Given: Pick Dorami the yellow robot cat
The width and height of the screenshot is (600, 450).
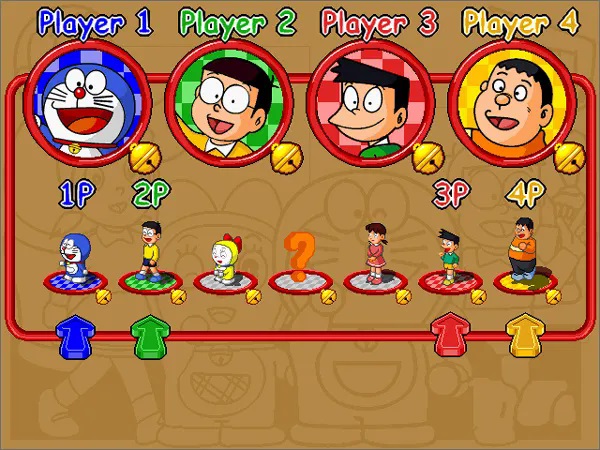Looking at the screenshot, I should (224, 262).
